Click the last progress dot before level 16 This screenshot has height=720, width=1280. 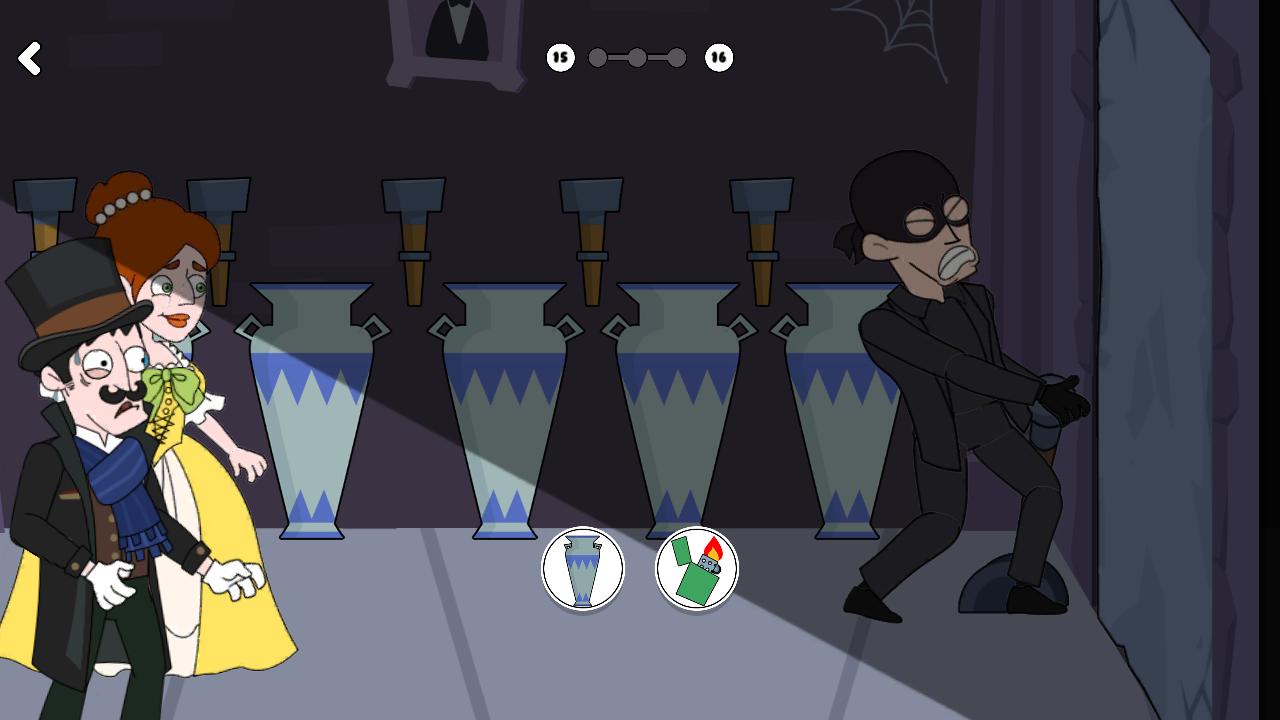point(677,57)
